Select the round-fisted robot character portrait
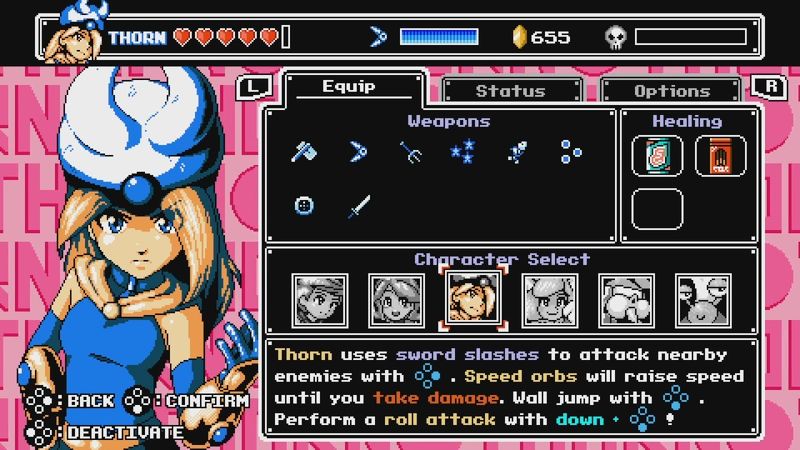Image resolution: width=800 pixels, height=450 pixels. click(x=625, y=299)
